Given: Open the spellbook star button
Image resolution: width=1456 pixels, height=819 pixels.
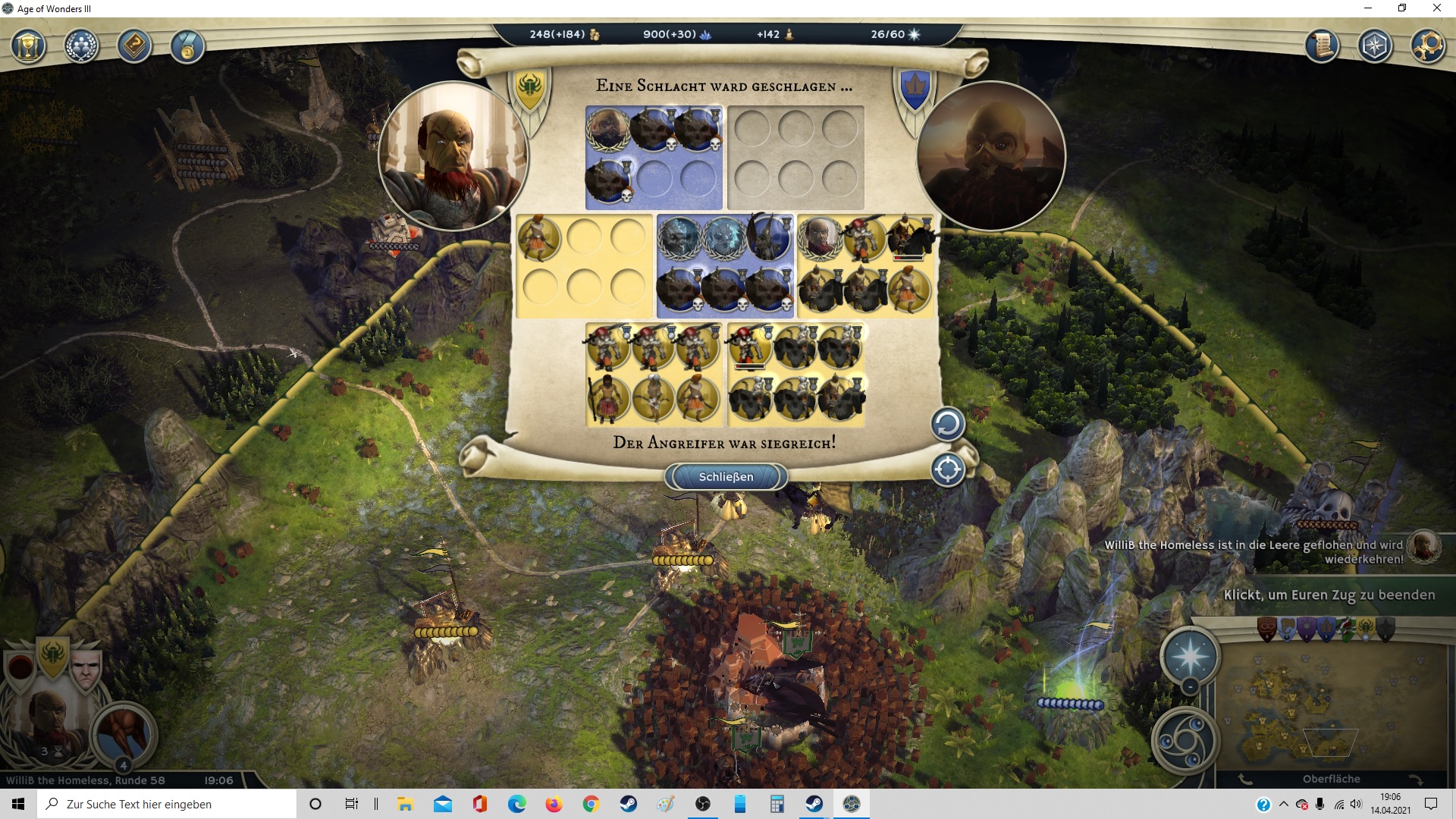Looking at the screenshot, I should click(1190, 655).
